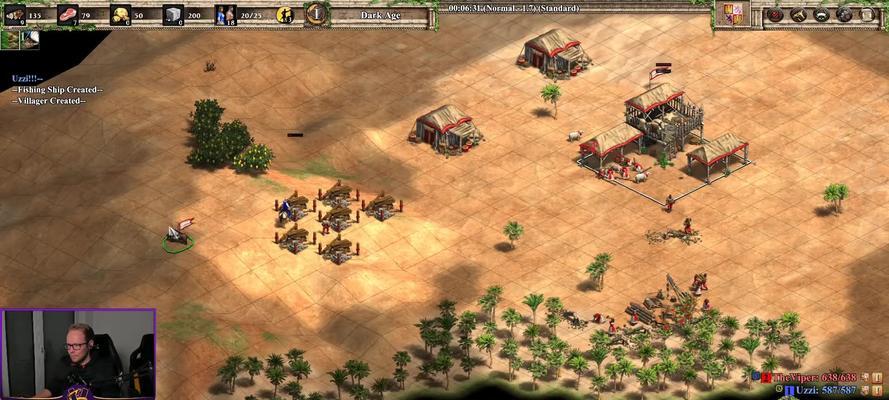The height and width of the screenshot is (400, 889).
Task: Open the main menu scroll button
Action: pyautogui.click(x=866, y=14)
